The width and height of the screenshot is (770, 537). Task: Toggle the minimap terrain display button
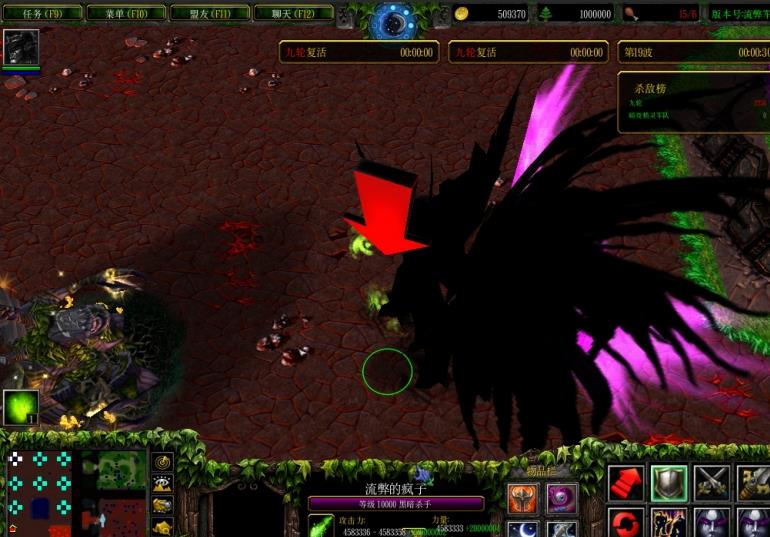[x=163, y=482]
